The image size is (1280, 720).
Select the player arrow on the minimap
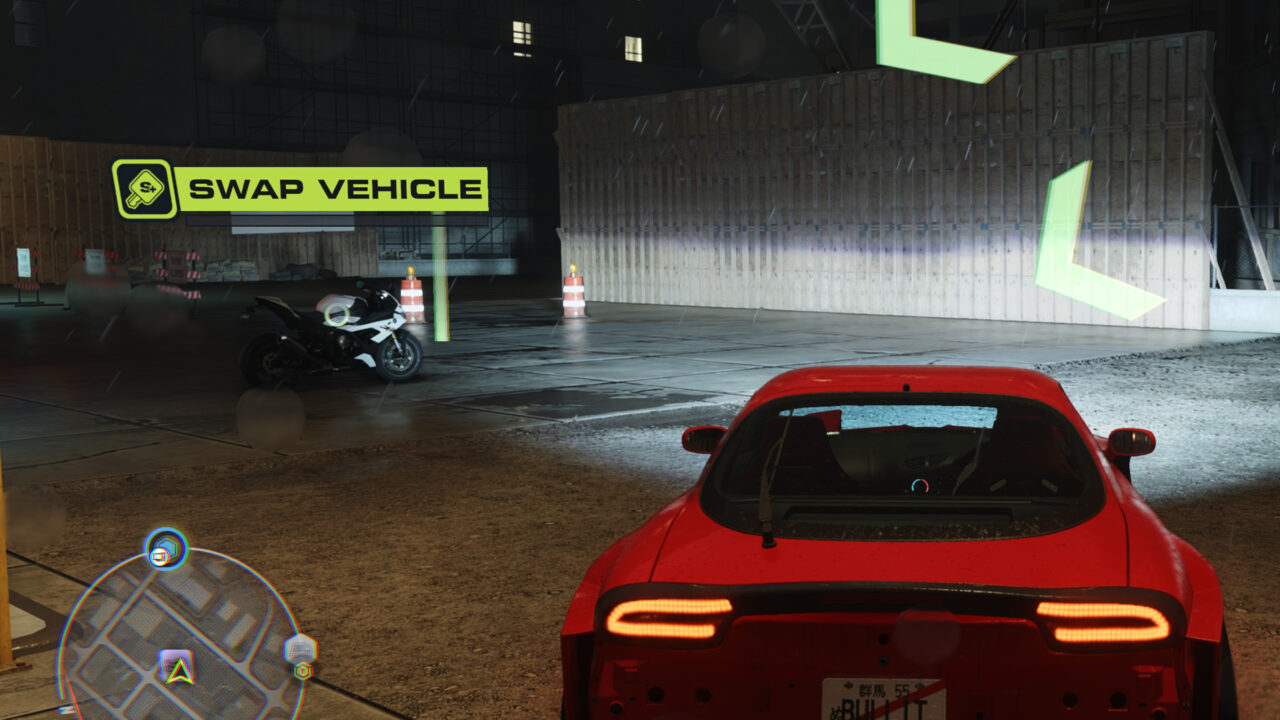[178, 668]
